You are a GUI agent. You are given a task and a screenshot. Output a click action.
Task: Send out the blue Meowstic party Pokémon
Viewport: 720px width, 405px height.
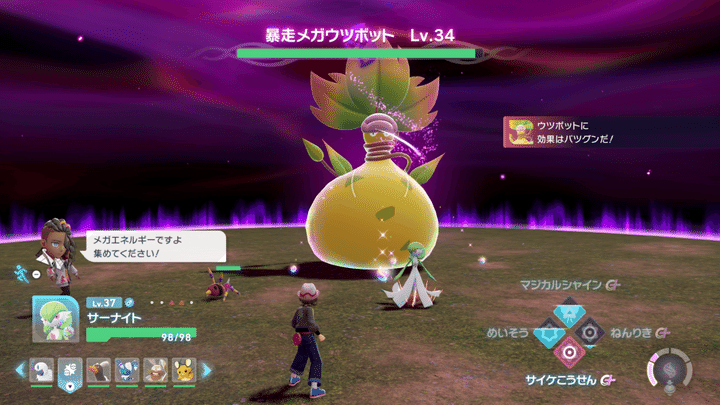pyautogui.click(x=126, y=371)
